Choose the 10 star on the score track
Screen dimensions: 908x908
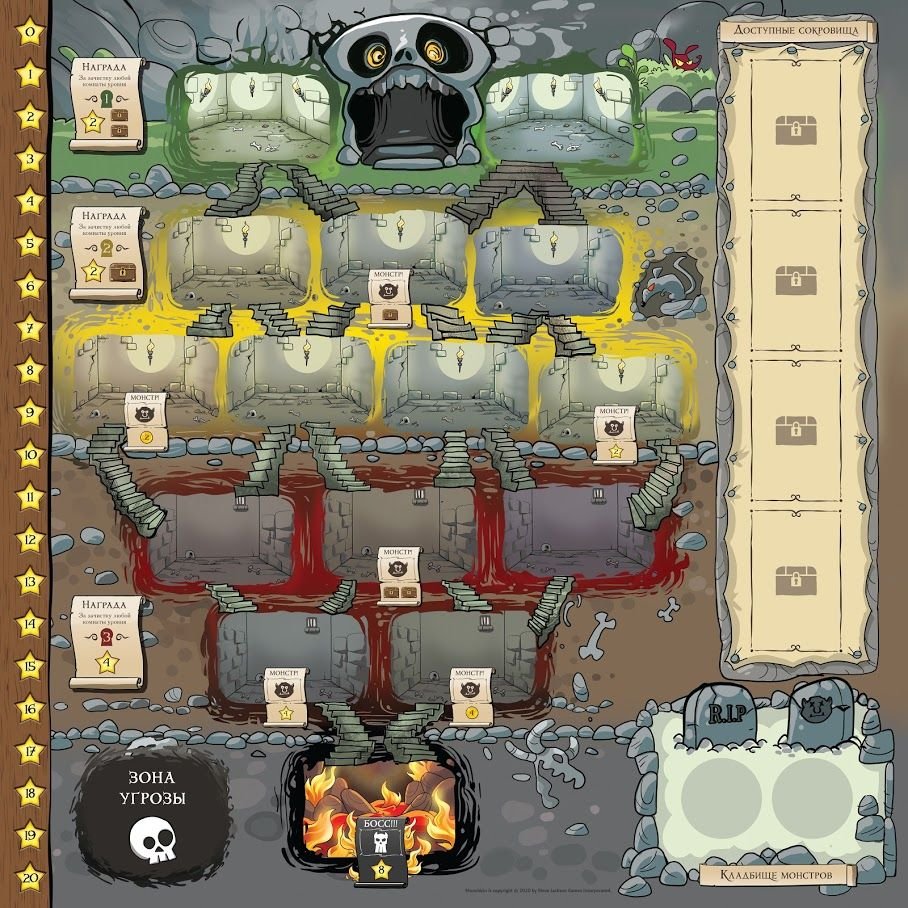click(x=31, y=453)
